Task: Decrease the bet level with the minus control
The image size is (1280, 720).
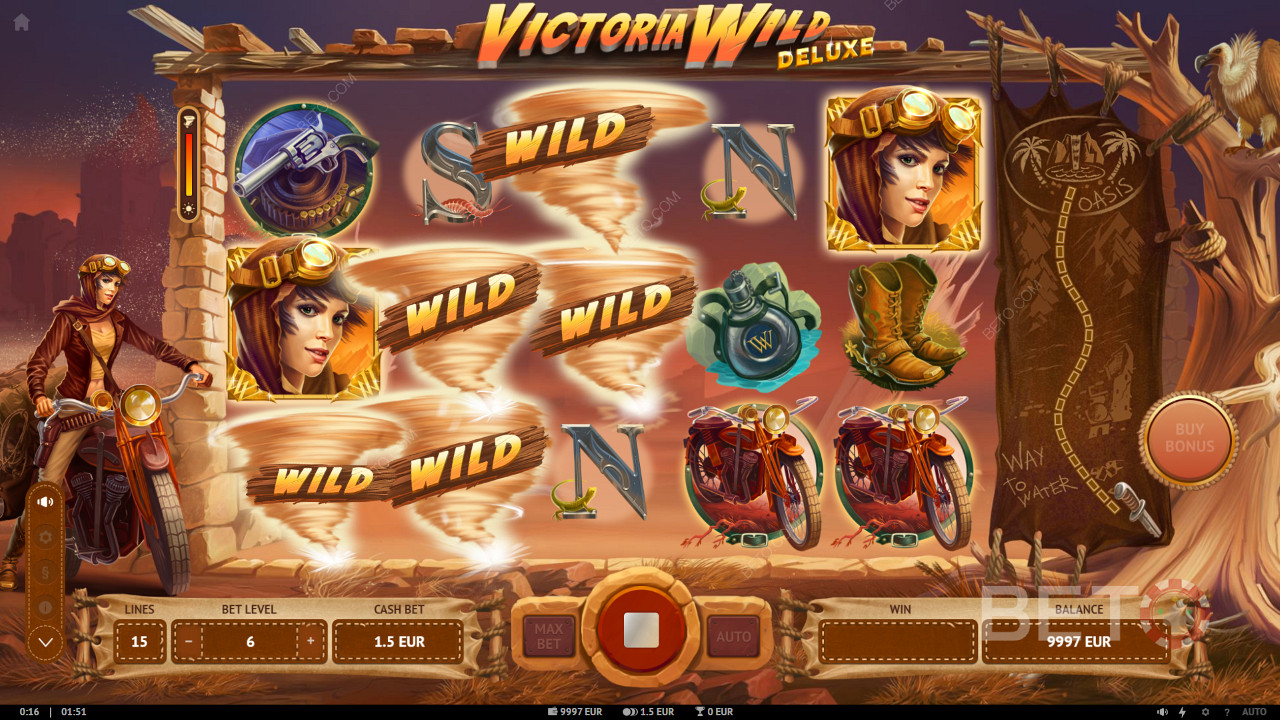Action: click(186, 641)
